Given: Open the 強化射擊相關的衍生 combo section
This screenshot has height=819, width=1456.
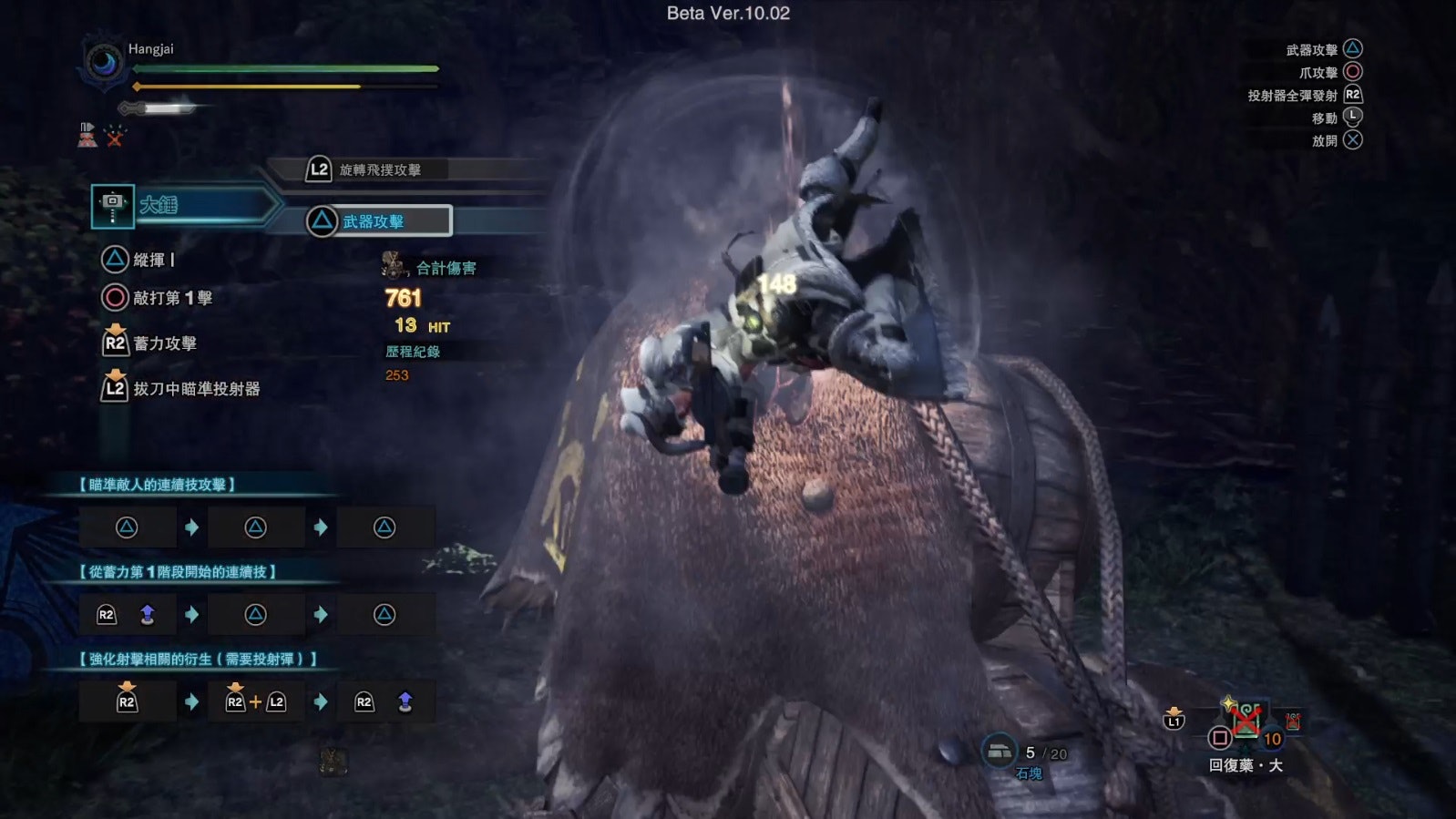Looking at the screenshot, I should (x=198, y=659).
